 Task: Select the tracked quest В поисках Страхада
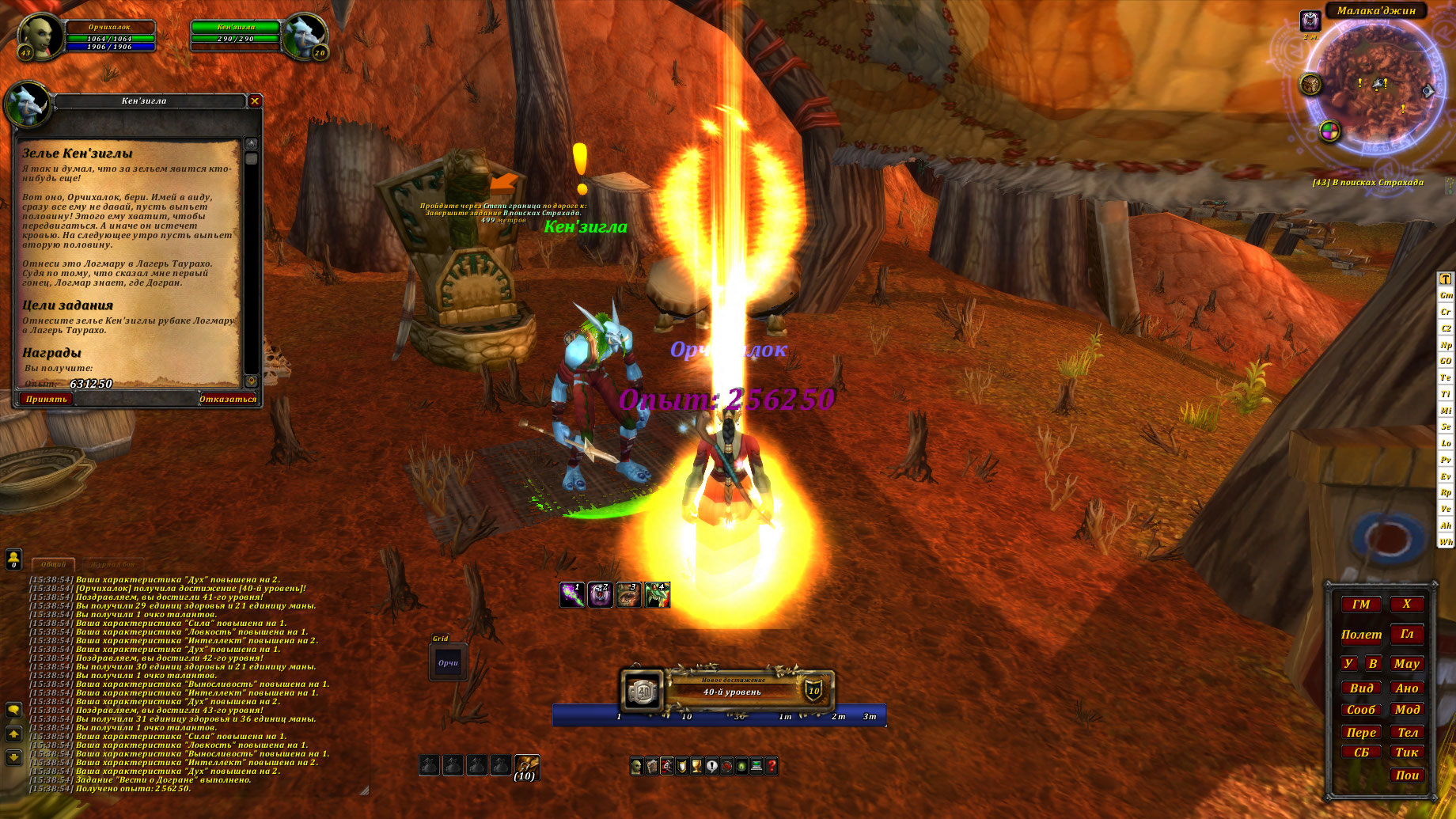pyautogui.click(x=1368, y=183)
